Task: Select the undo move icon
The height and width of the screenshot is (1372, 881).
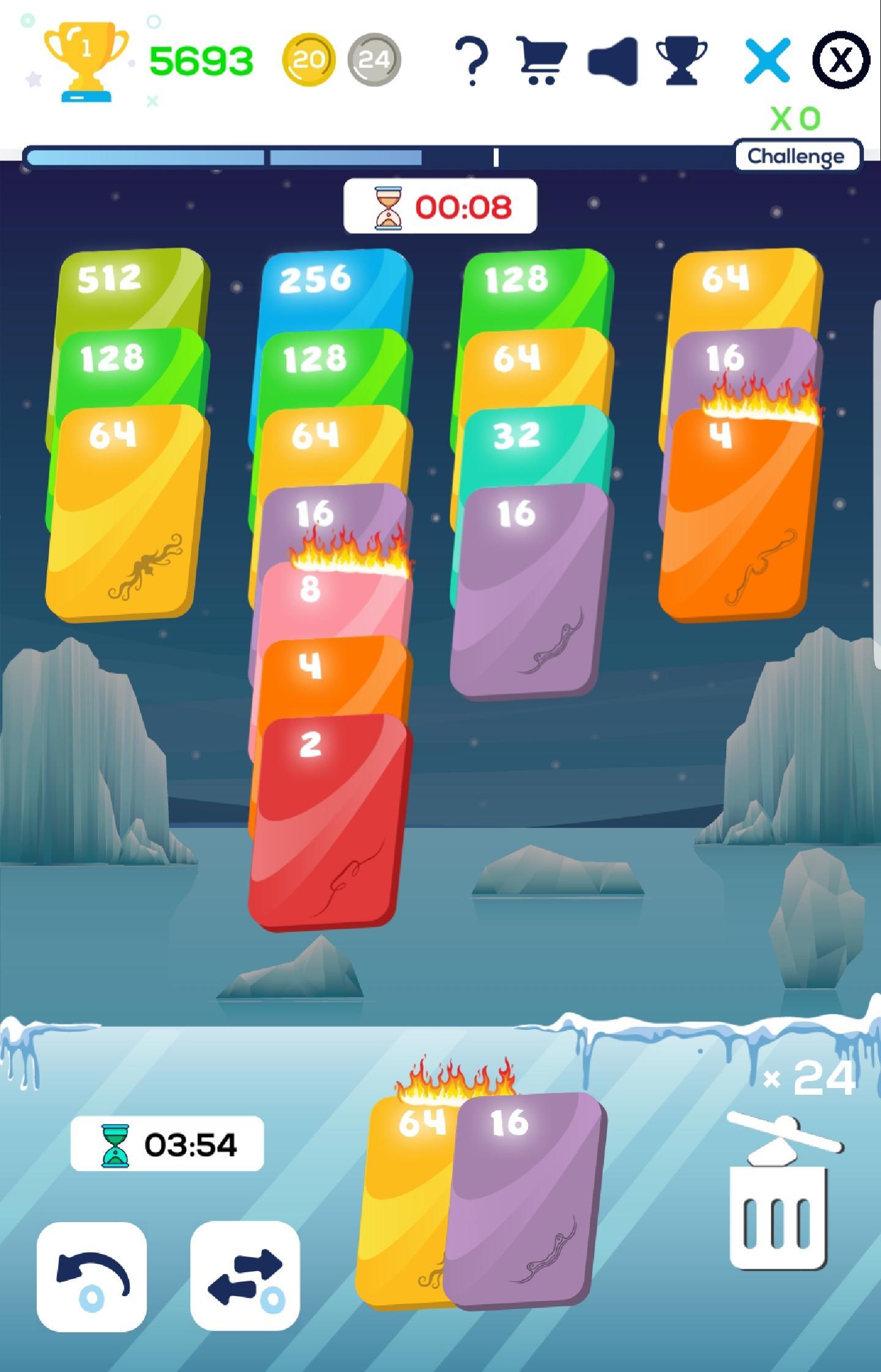Action: click(x=93, y=1267)
